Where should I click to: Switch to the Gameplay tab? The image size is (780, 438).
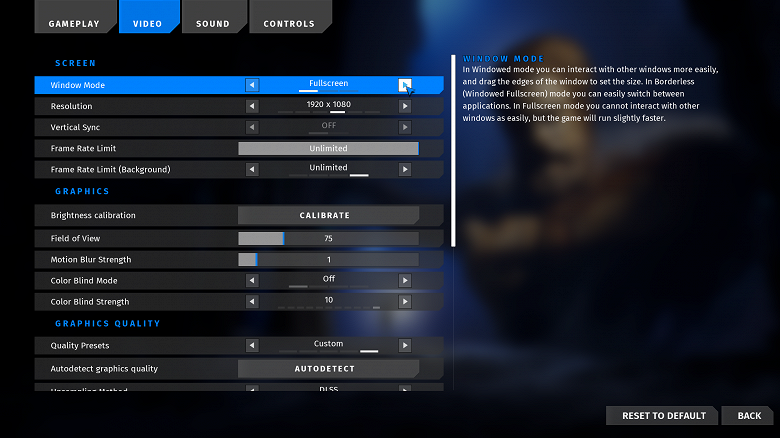pos(73,23)
